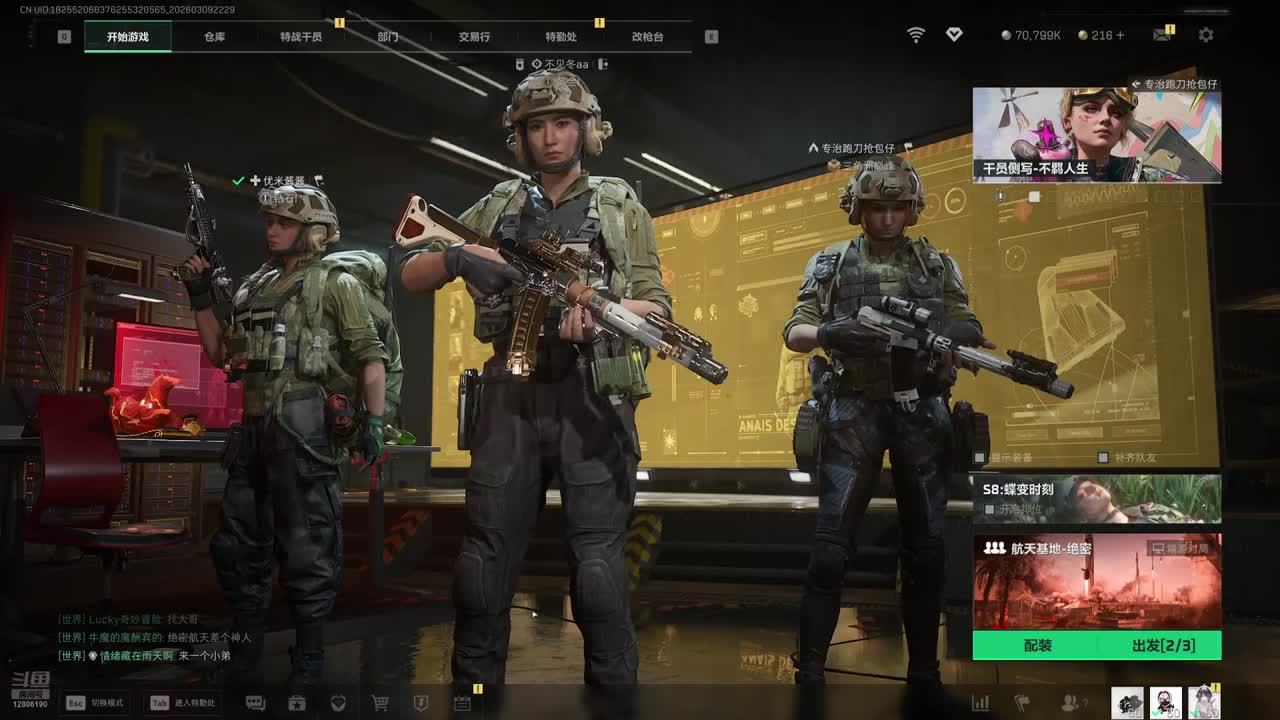Viewport: 1280px width, 720px height.
Task: Open the chat bubbles icon
Action: coord(255,703)
